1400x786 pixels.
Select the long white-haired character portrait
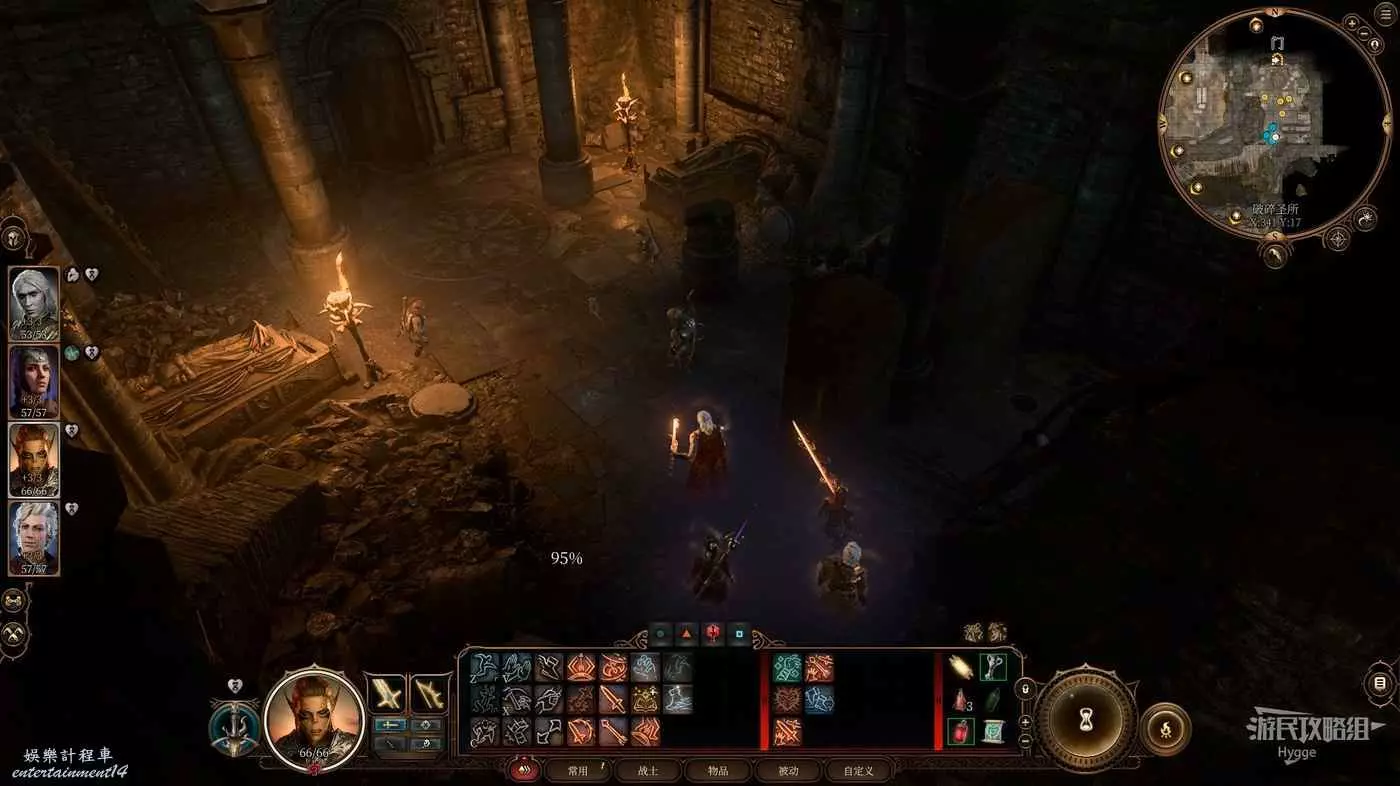[34, 303]
